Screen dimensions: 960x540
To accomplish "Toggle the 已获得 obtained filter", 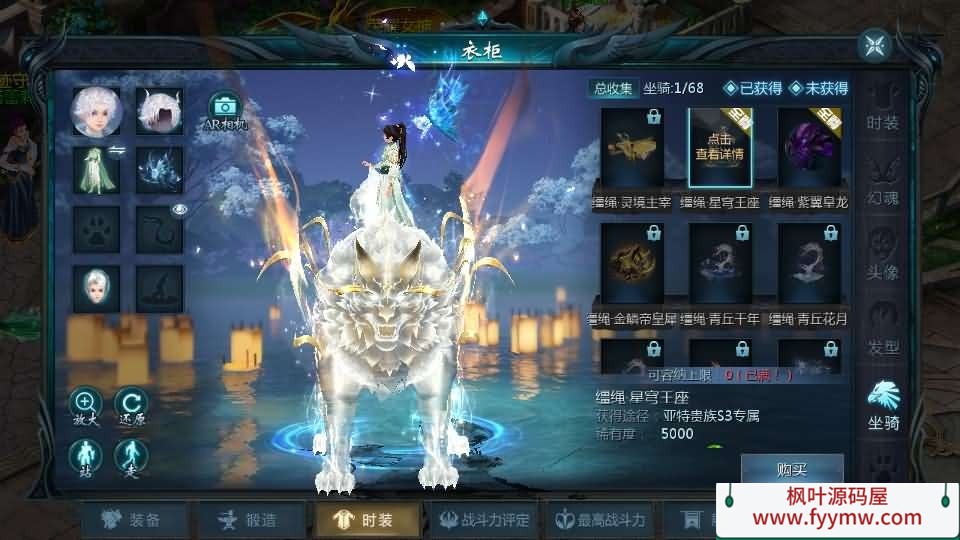I will click(x=754, y=88).
